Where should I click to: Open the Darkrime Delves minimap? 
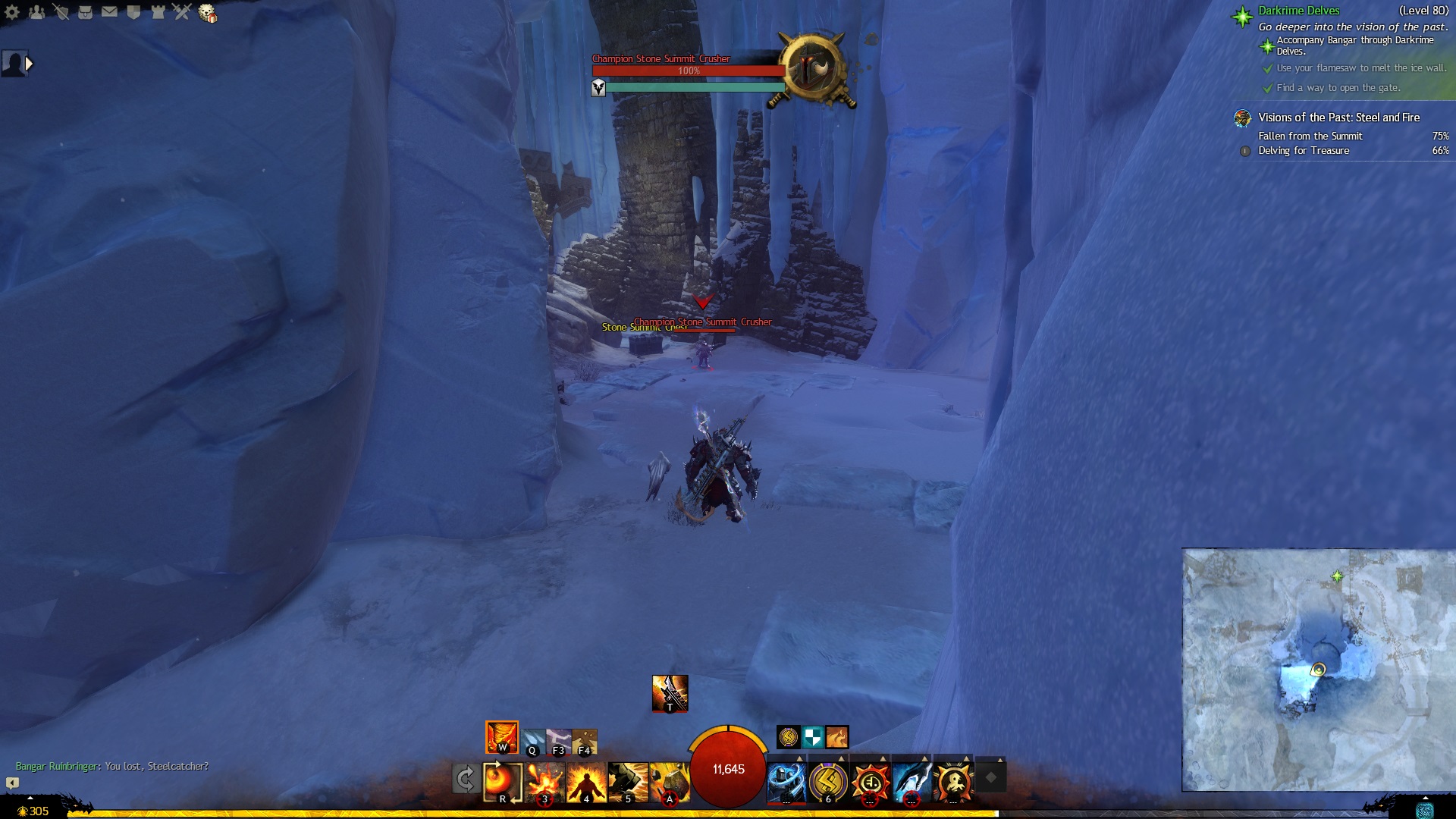(1318, 670)
